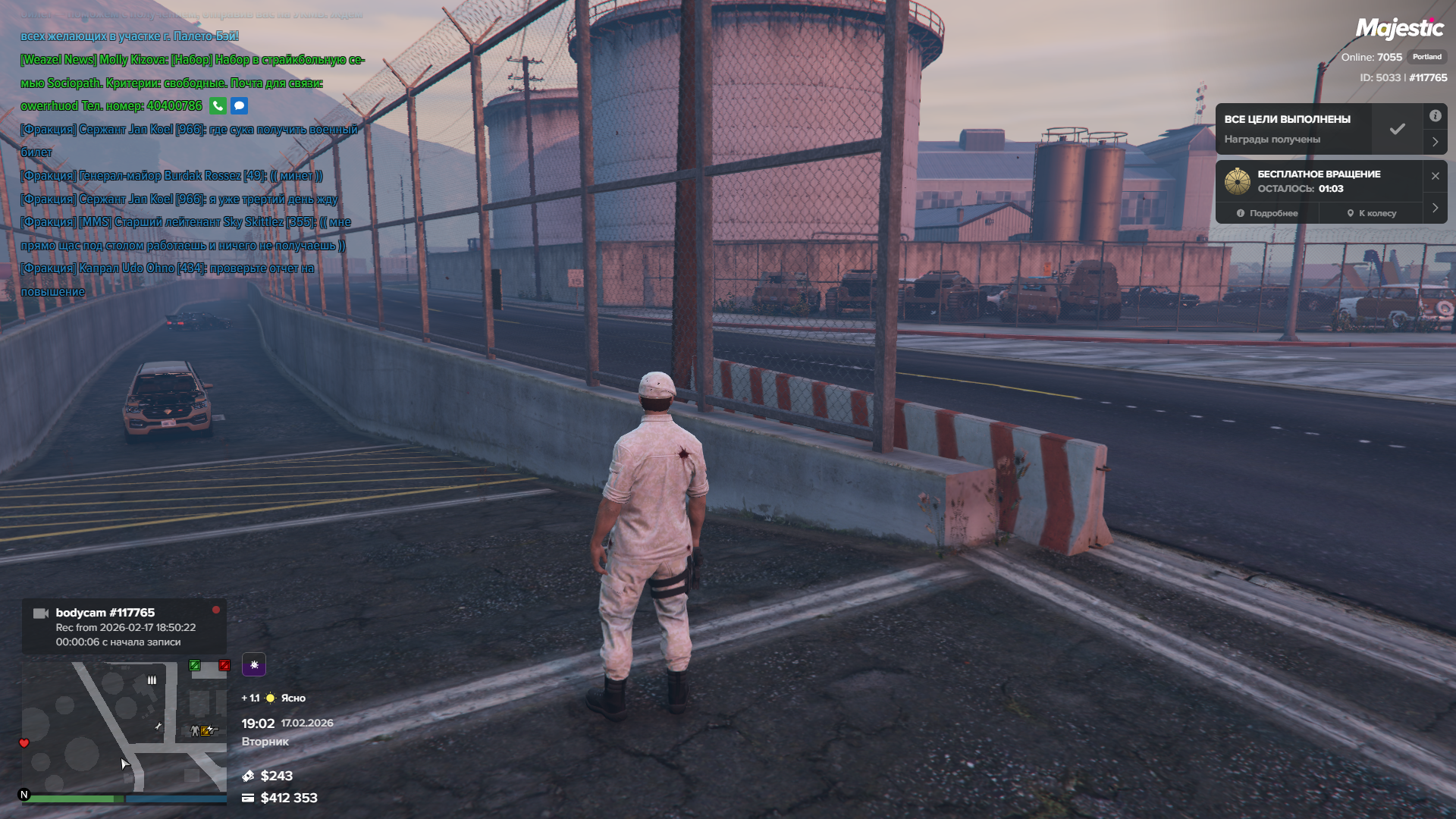1456x819 pixels.
Task: Click the checkmark on the completed goals panel
Action: click(1397, 129)
